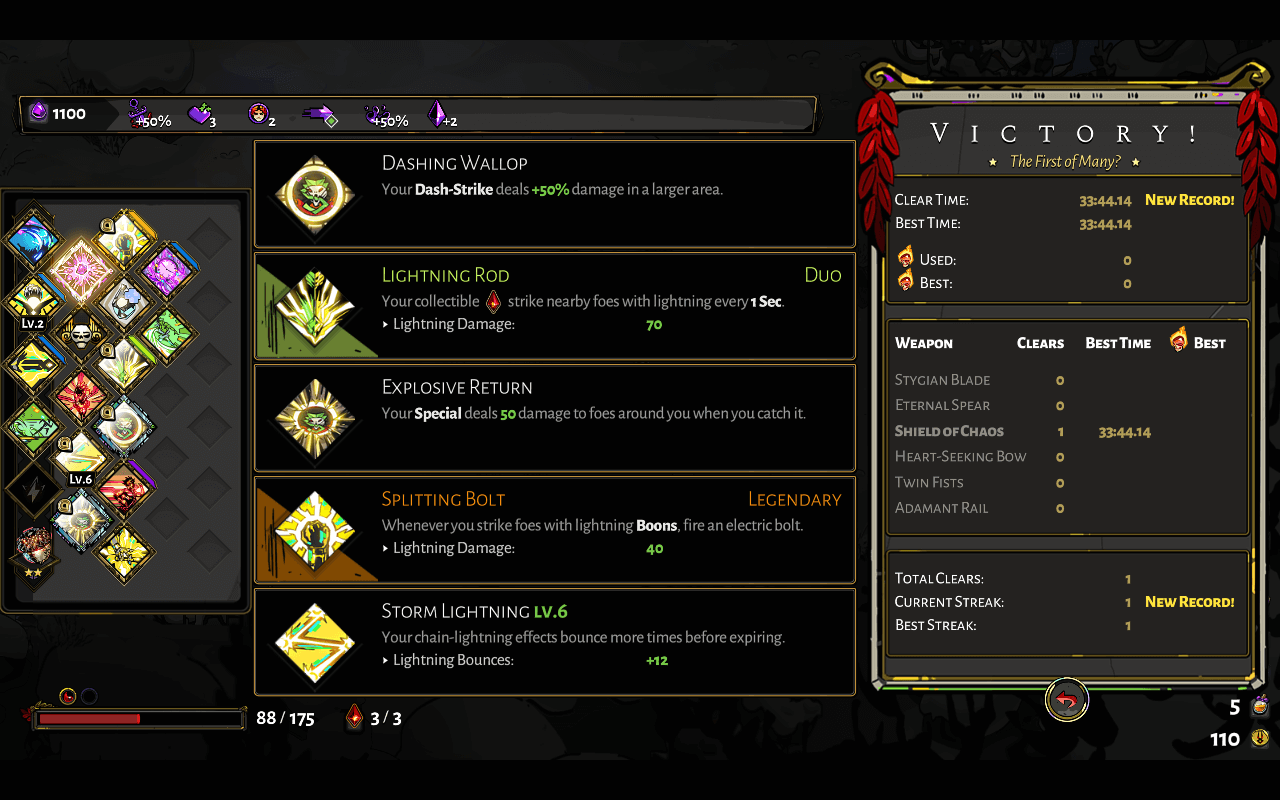Image resolution: width=1280 pixels, height=800 pixels.
Task: Pick the Splitting Bolt legendary boon row
Action: coord(554,530)
